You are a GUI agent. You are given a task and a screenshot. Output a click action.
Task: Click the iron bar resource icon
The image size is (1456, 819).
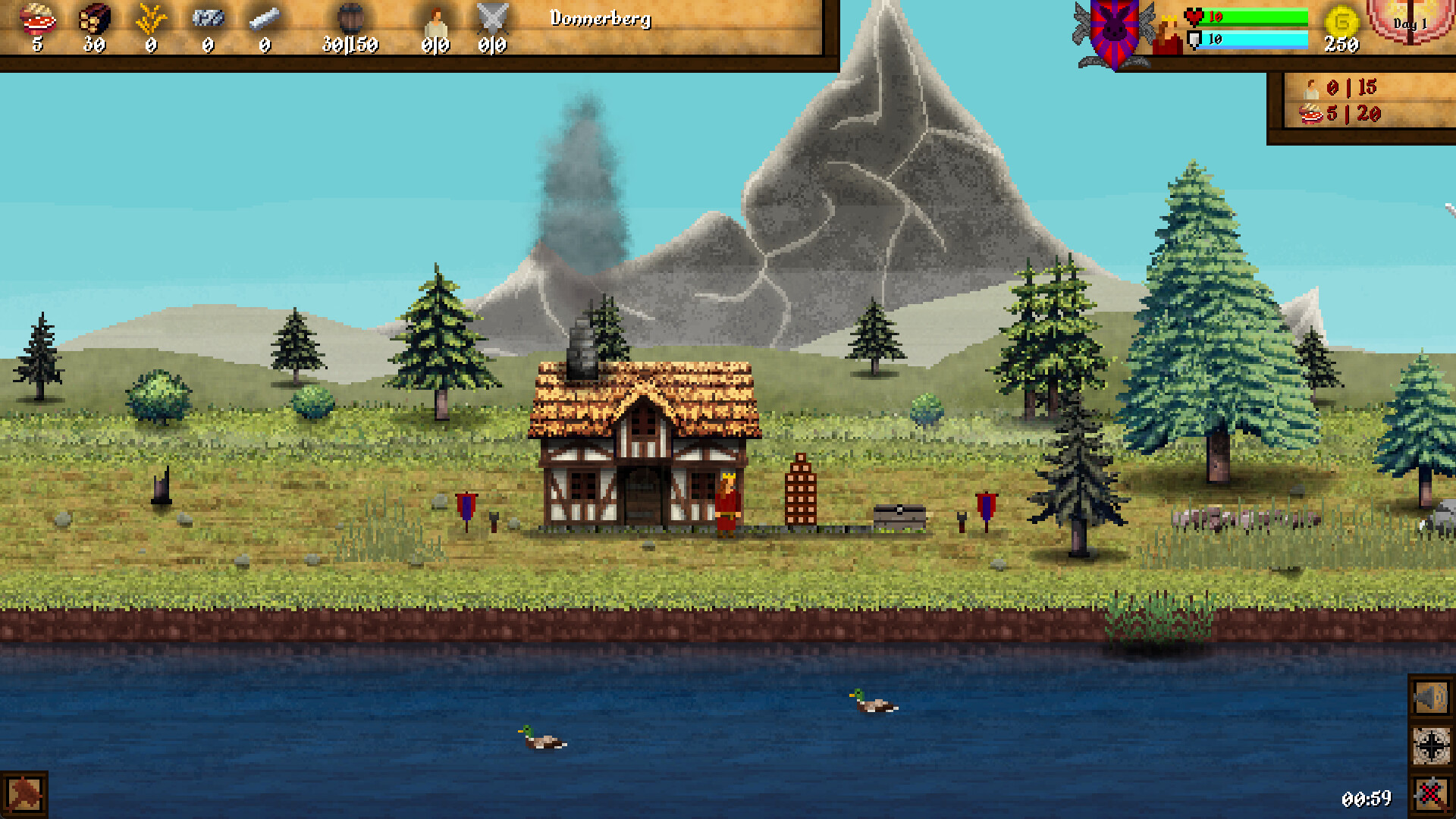264,17
